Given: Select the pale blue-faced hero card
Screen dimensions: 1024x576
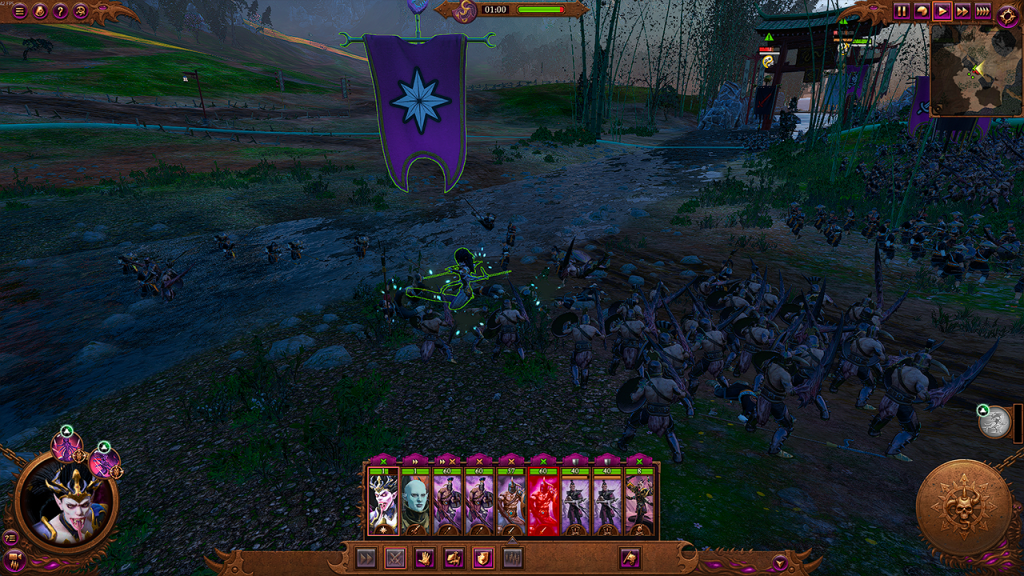Looking at the screenshot, I should pyautogui.click(x=415, y=502).
